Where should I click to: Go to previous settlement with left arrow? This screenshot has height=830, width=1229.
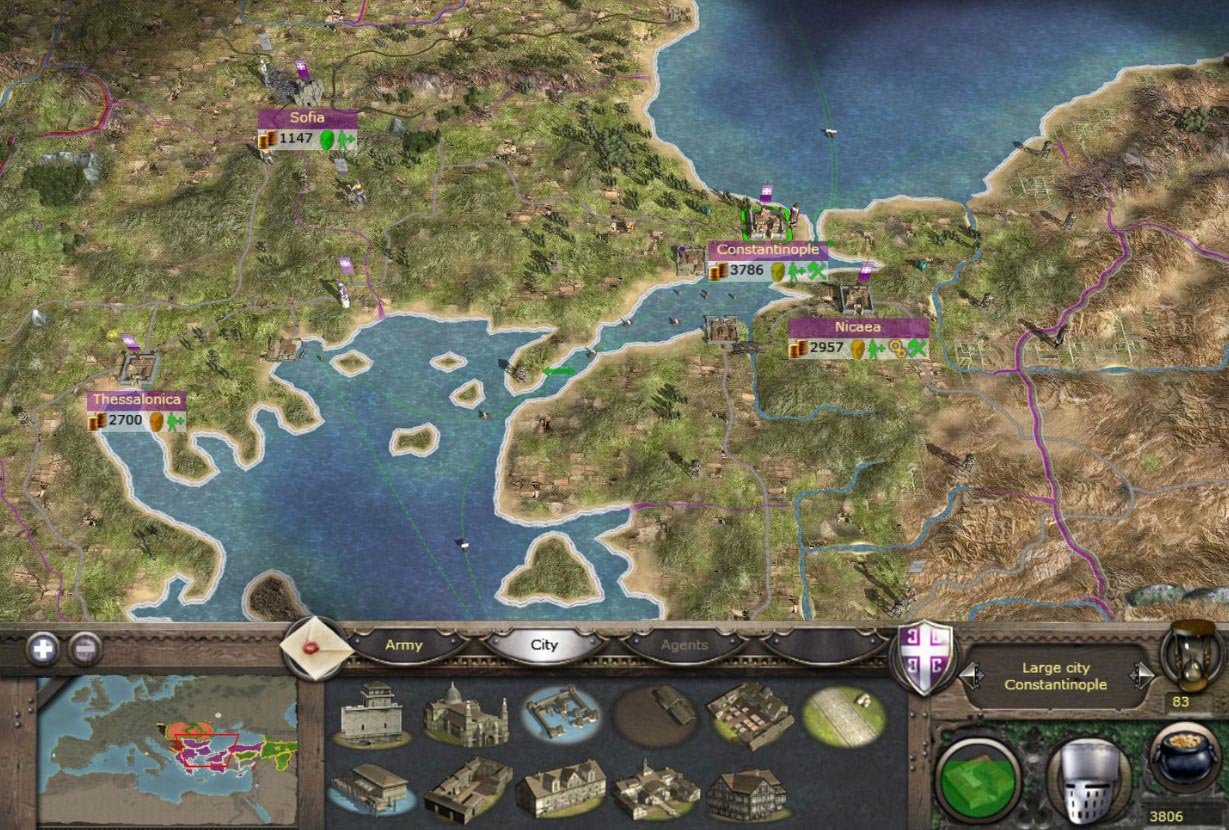(967, 677)
